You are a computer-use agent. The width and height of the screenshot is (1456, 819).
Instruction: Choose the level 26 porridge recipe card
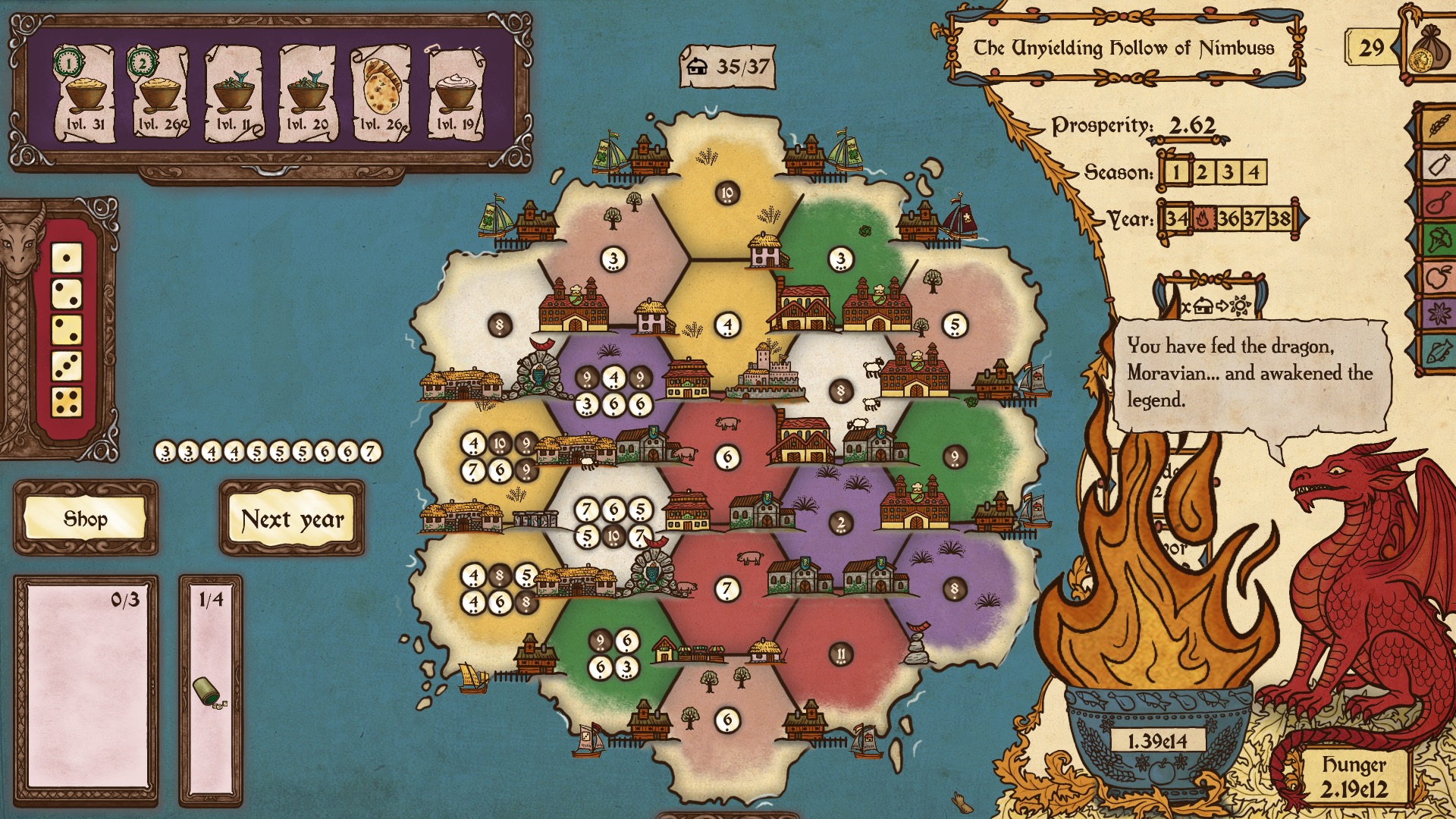point(160,93)
